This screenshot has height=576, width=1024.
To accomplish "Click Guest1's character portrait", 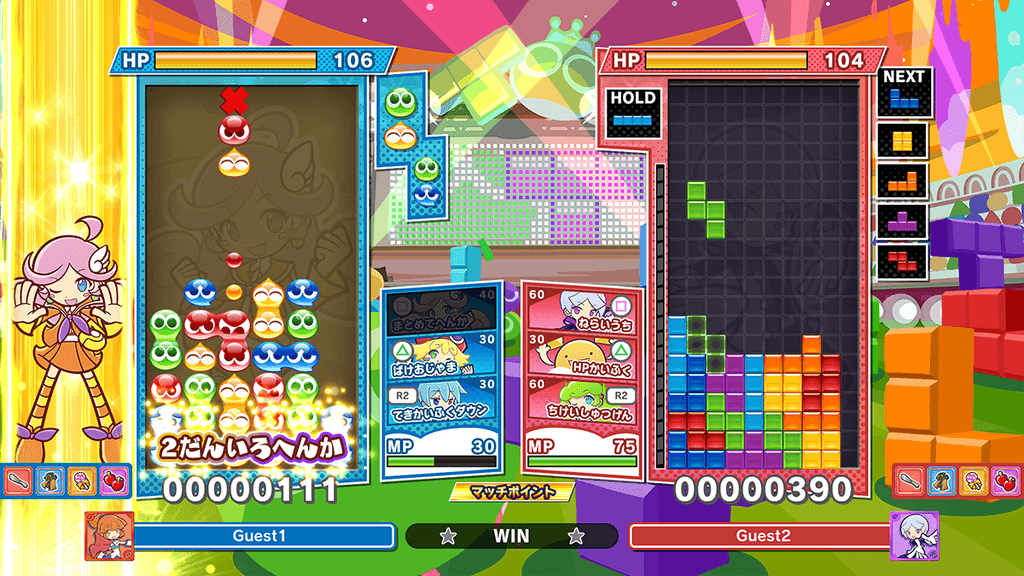I will point(109,534).
